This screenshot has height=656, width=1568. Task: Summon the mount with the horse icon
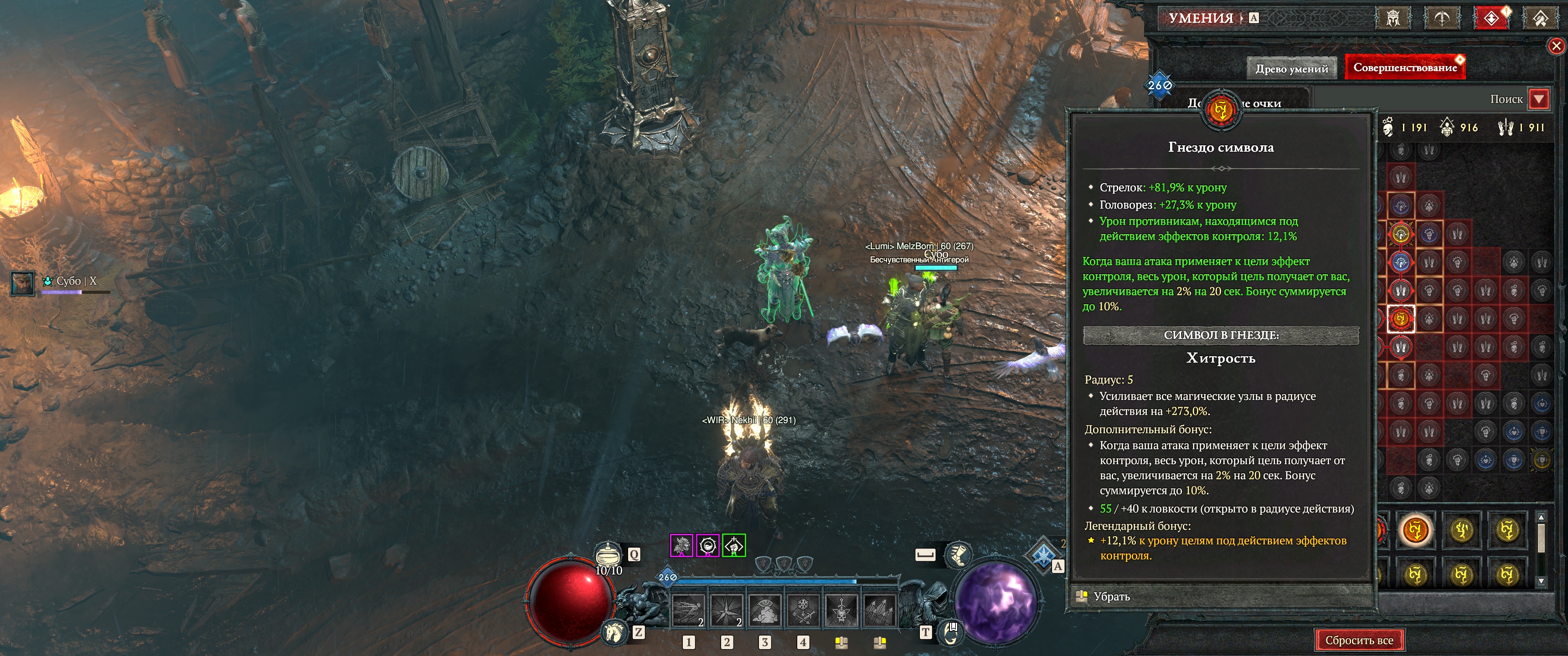point(614,633)
